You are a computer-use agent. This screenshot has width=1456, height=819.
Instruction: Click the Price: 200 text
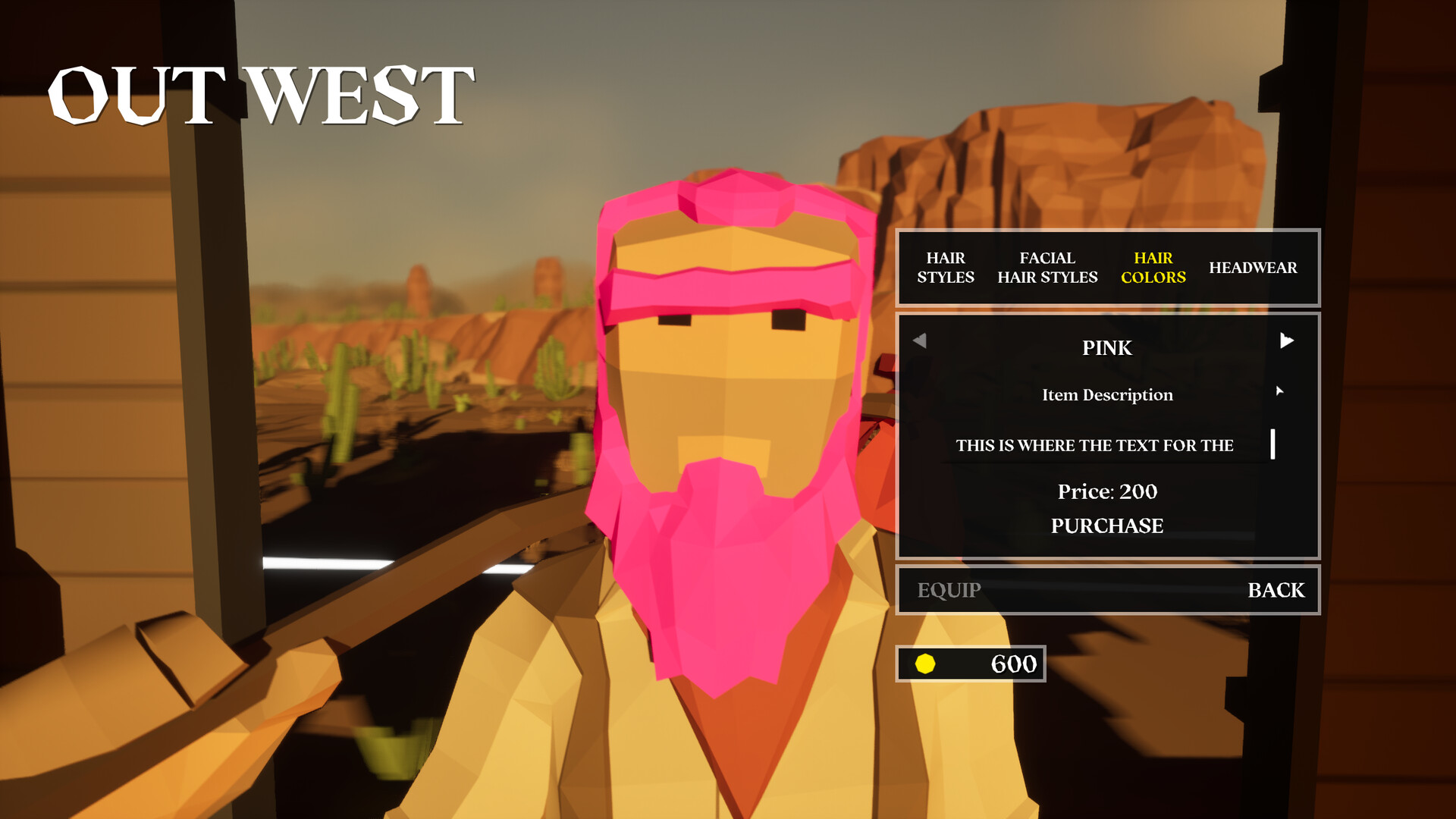click(1106, 491)
